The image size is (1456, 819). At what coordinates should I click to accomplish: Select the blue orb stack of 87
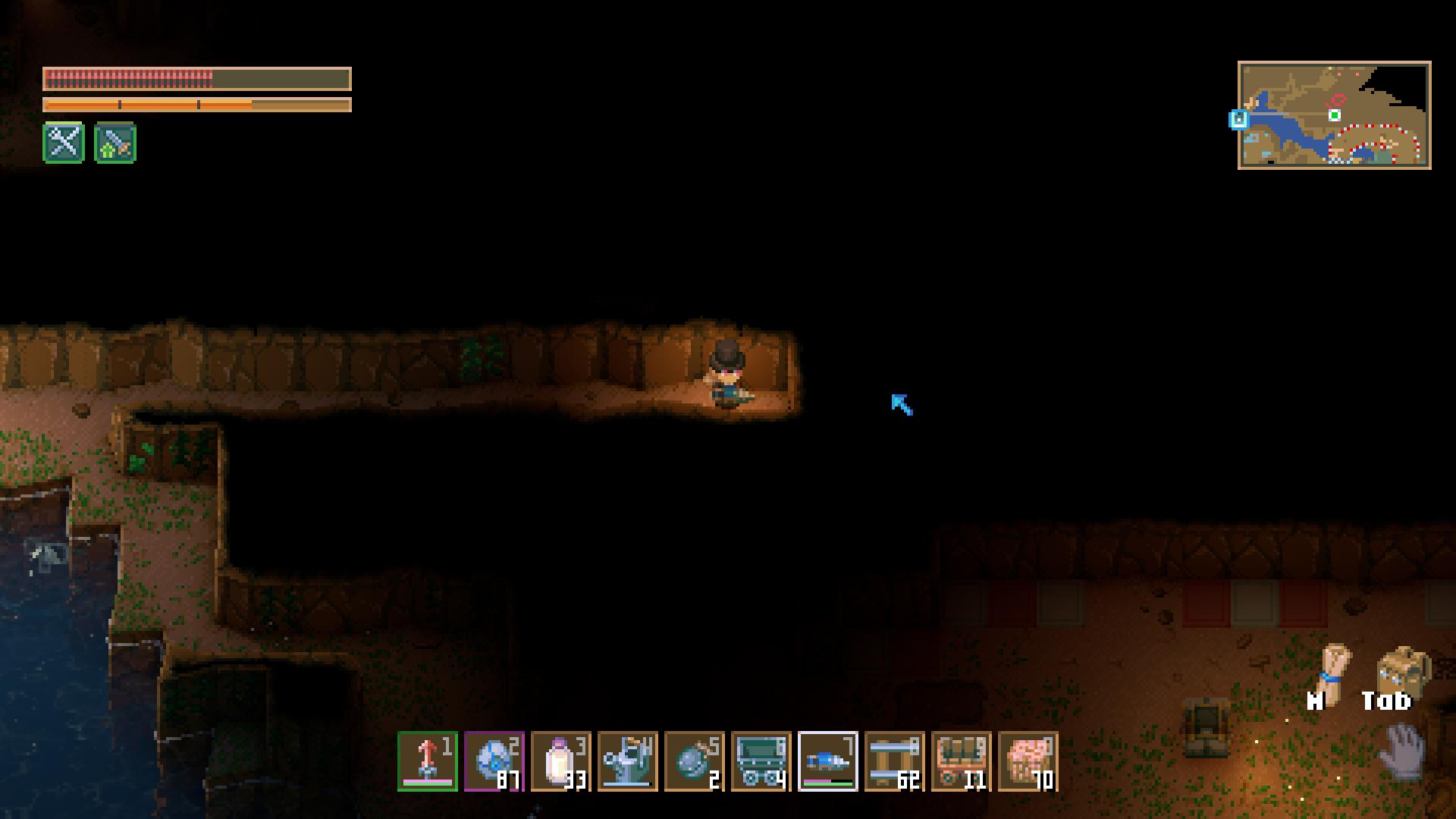point(494,761)
